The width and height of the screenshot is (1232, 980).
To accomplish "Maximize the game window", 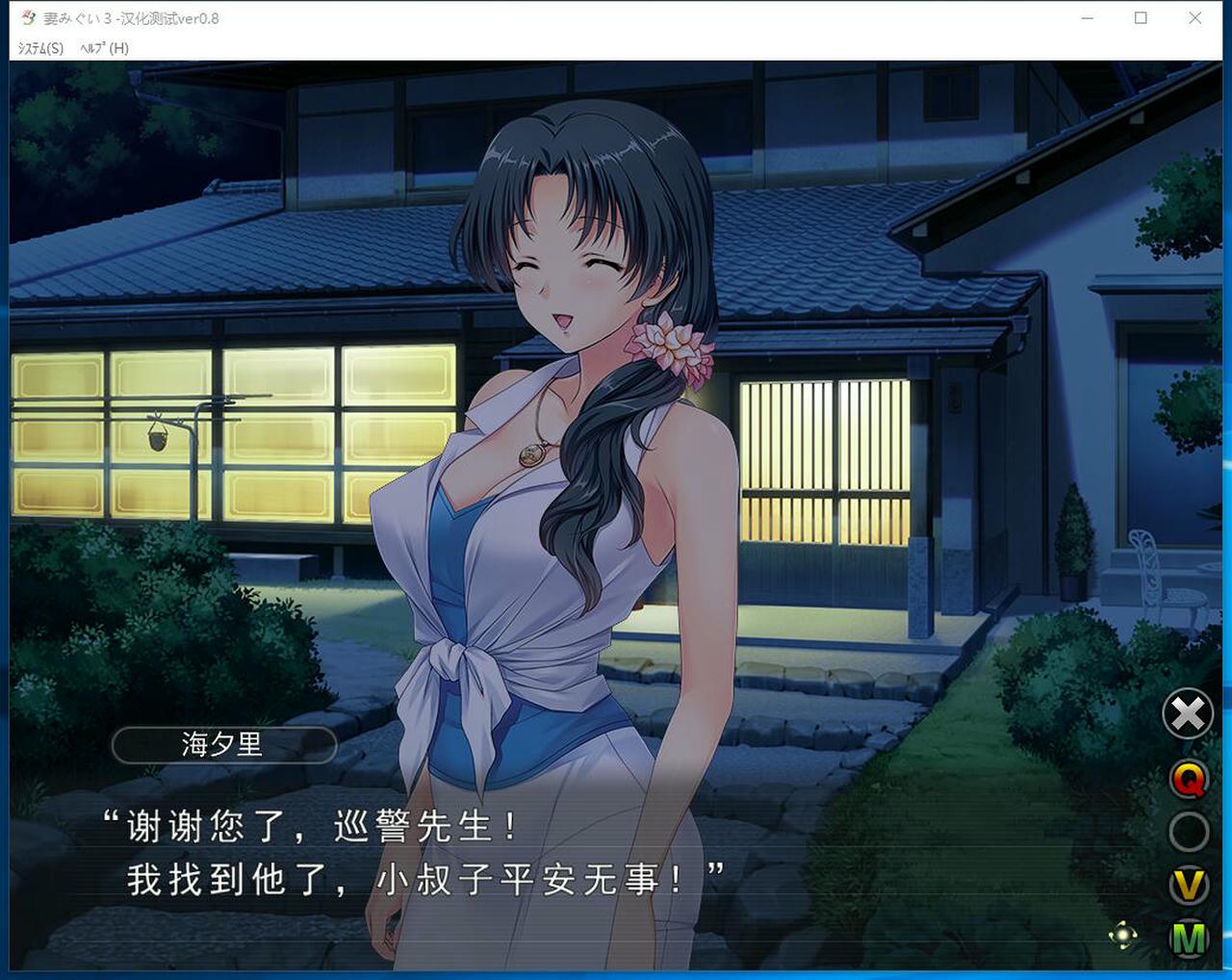I will coord(1142,17).
